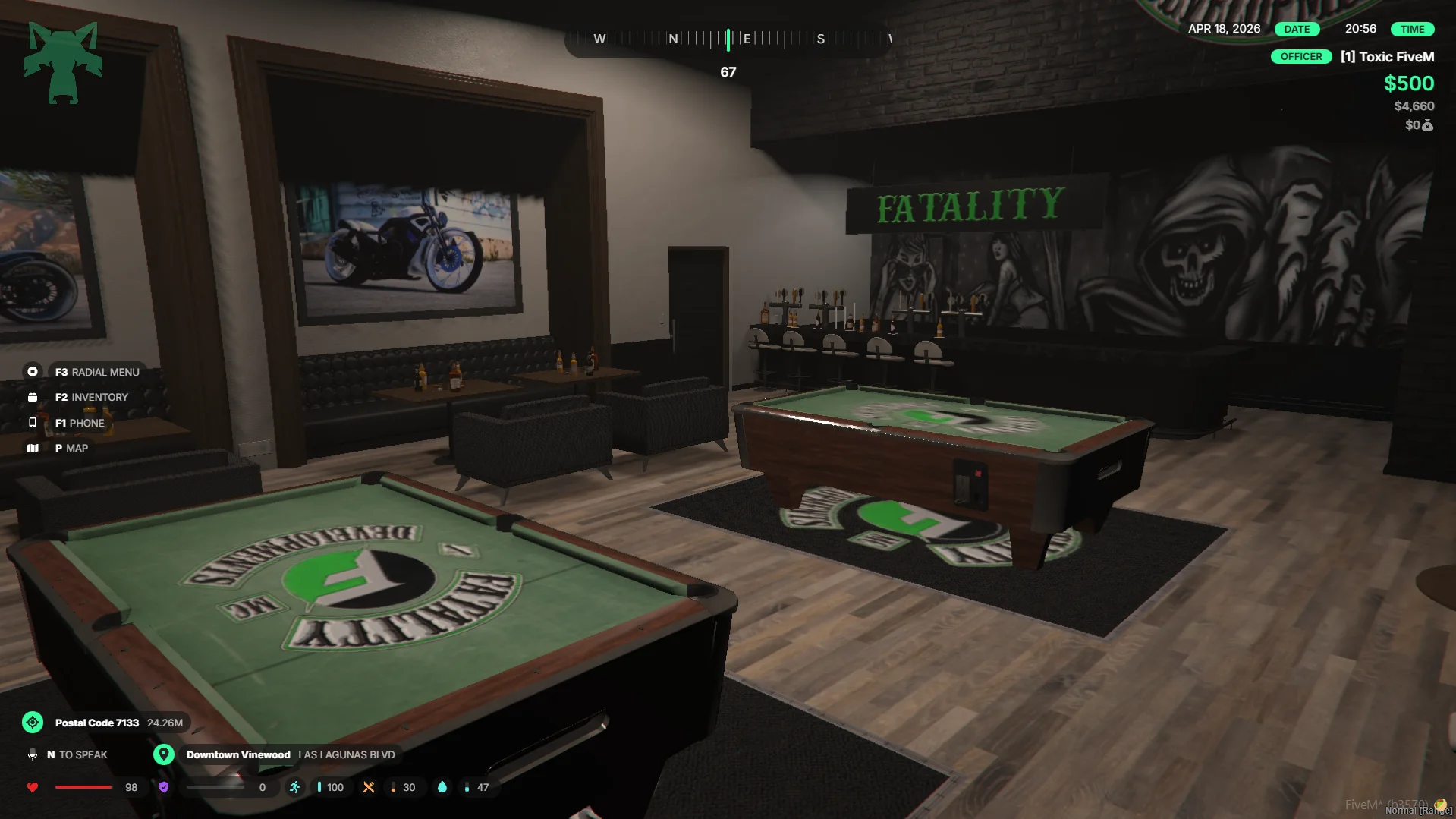The width and height of the screenshot is (1456, 819).
Task: Click the Postal Code crosshair icon
Action: 33,723
